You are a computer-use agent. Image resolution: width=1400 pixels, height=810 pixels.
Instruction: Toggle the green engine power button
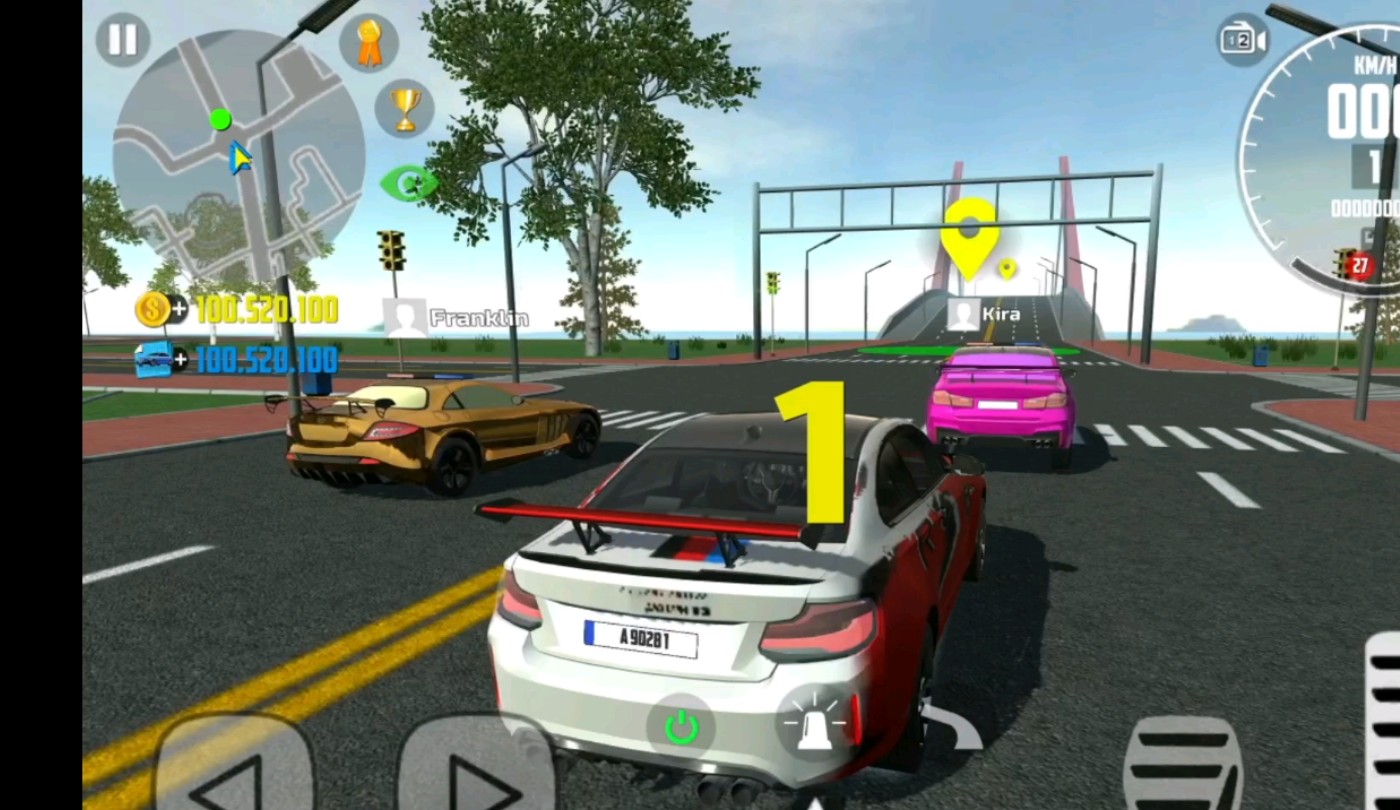(681, 727)
